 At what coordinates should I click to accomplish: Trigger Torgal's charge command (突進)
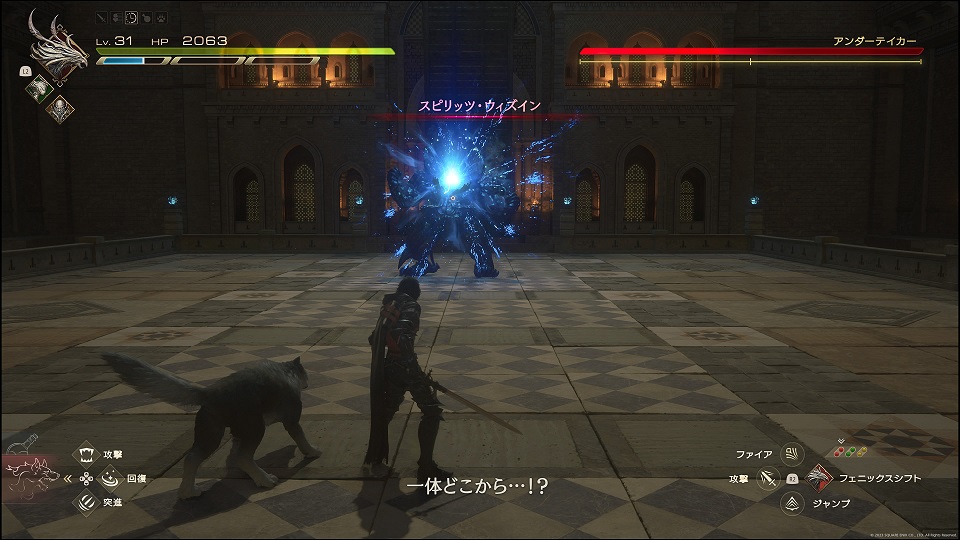coord(85,503)
